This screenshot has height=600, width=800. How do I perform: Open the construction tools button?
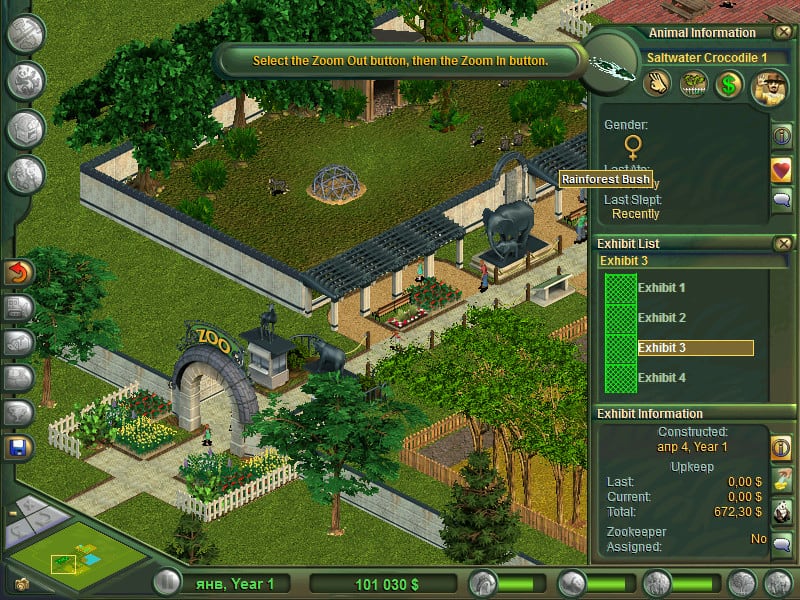point(26,33)
